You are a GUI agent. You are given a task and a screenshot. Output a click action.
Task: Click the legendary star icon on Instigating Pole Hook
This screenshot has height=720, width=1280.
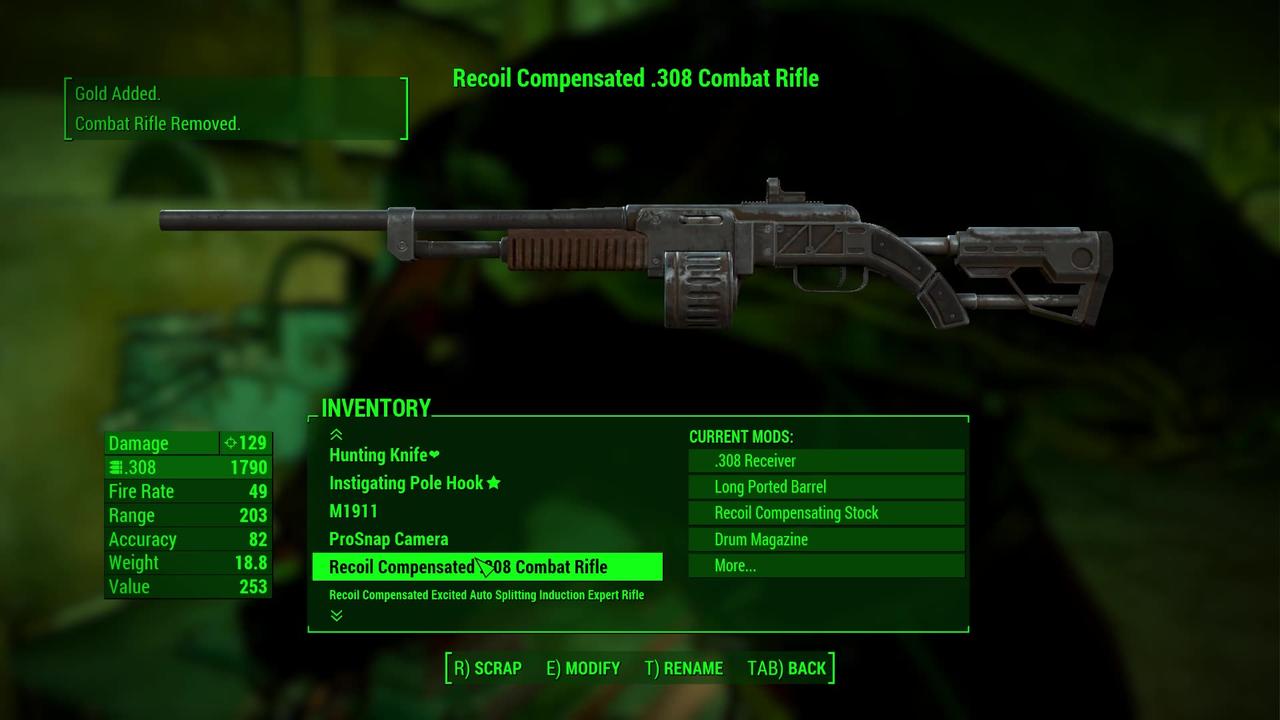[492, 483]
